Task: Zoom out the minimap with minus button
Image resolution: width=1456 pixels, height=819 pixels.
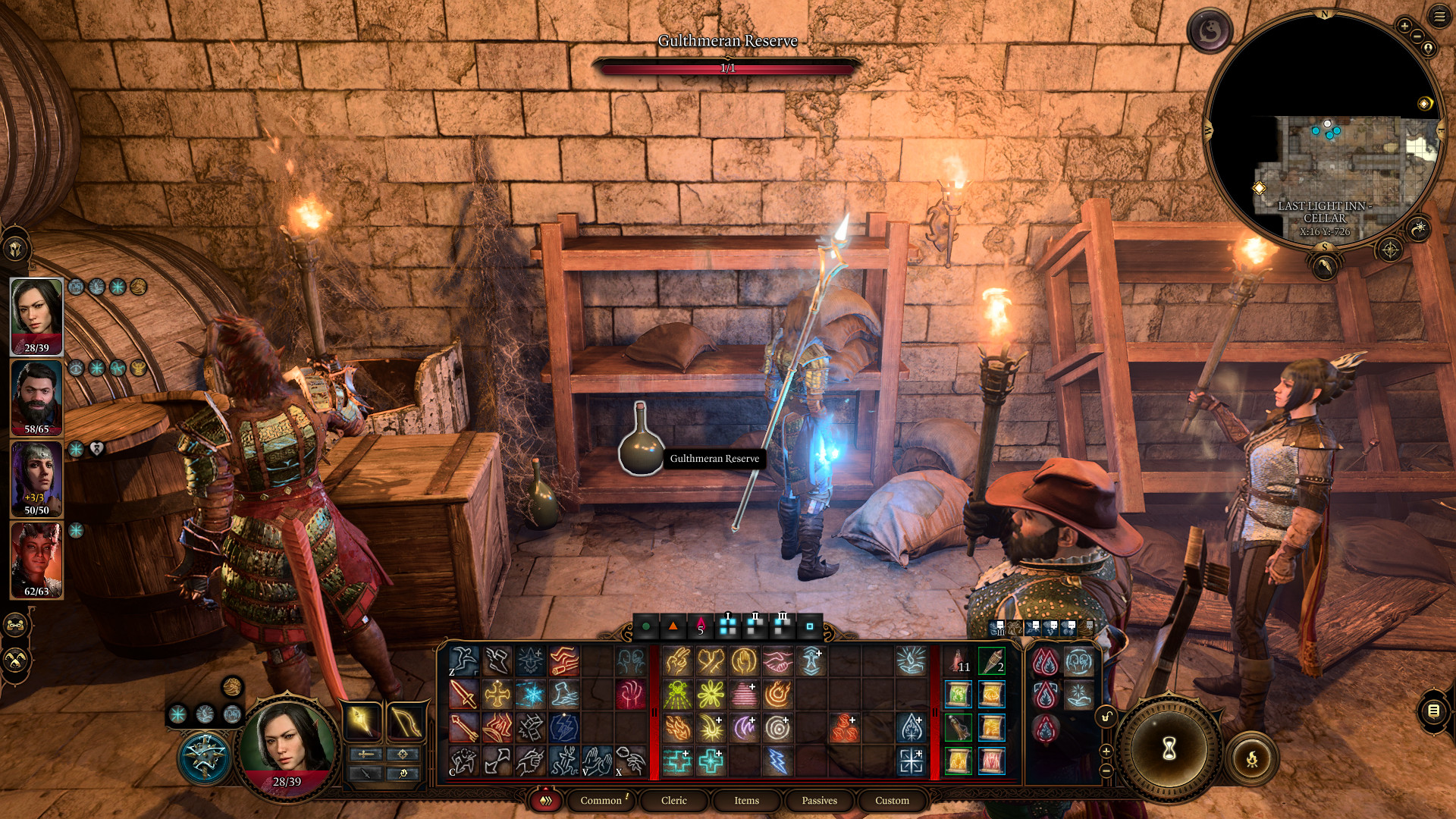Action: pos(1417,36)
